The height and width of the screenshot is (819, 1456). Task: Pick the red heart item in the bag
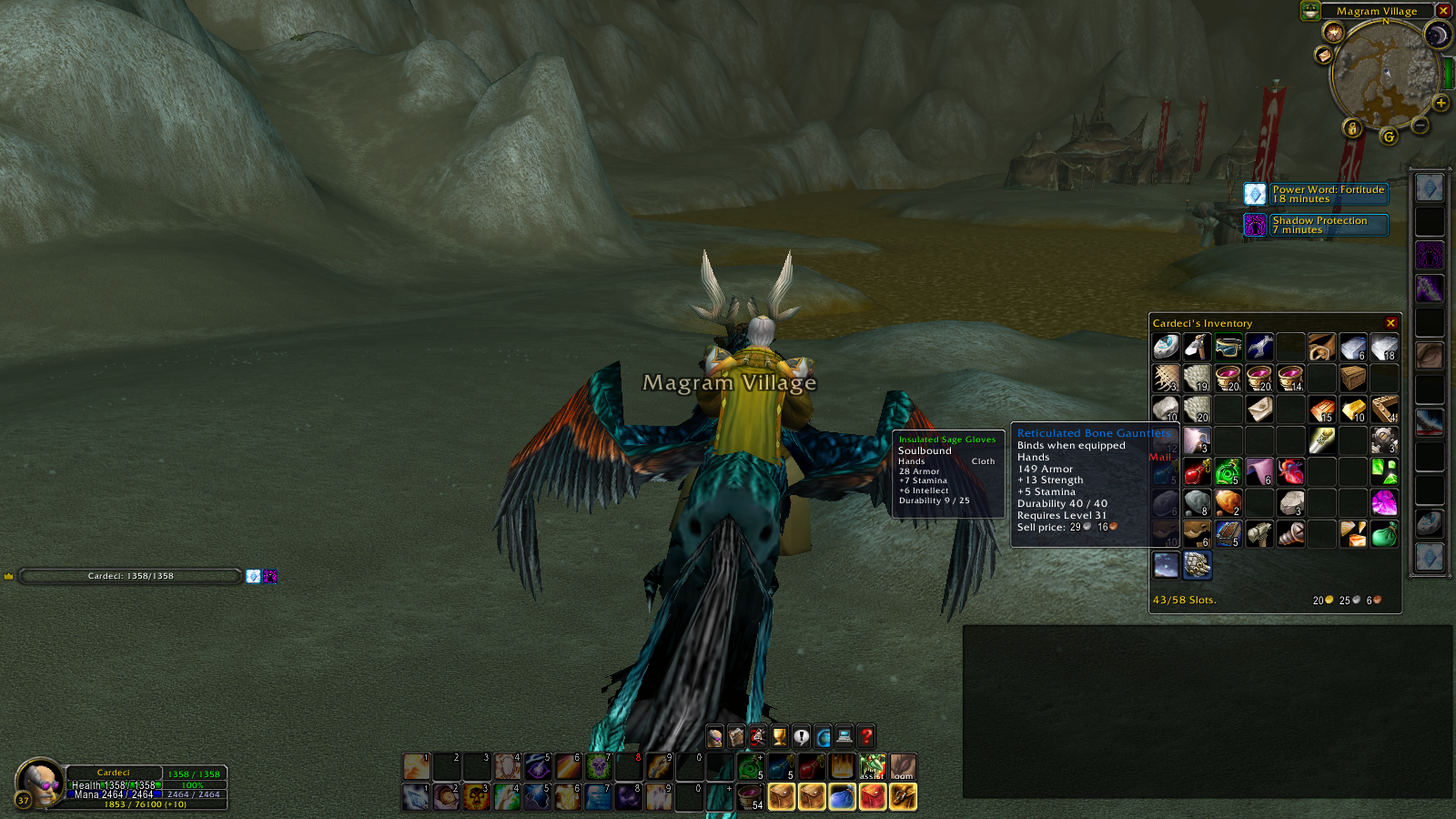1290,471
